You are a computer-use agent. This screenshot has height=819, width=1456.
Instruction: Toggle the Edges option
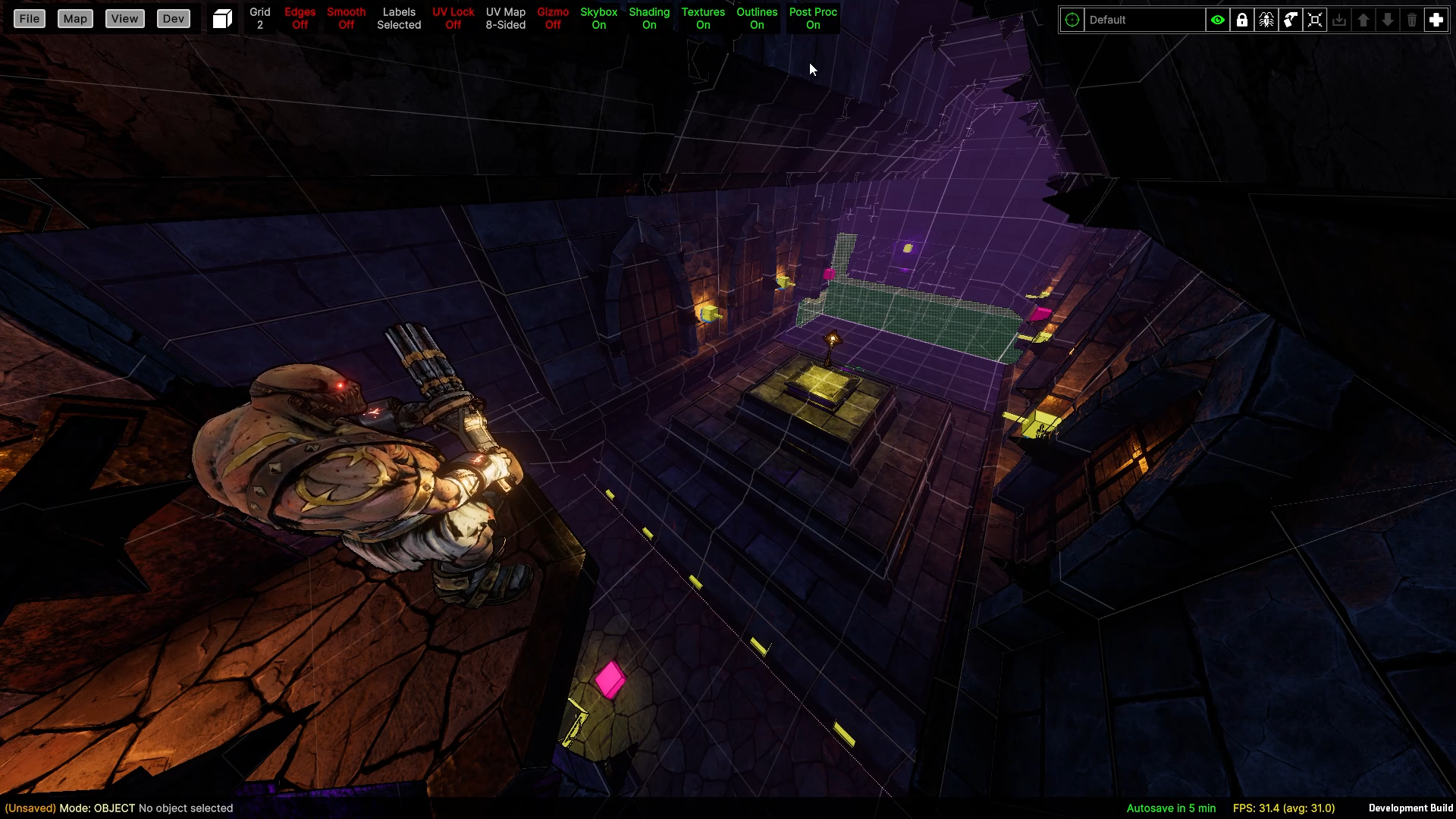pos(300,19)
